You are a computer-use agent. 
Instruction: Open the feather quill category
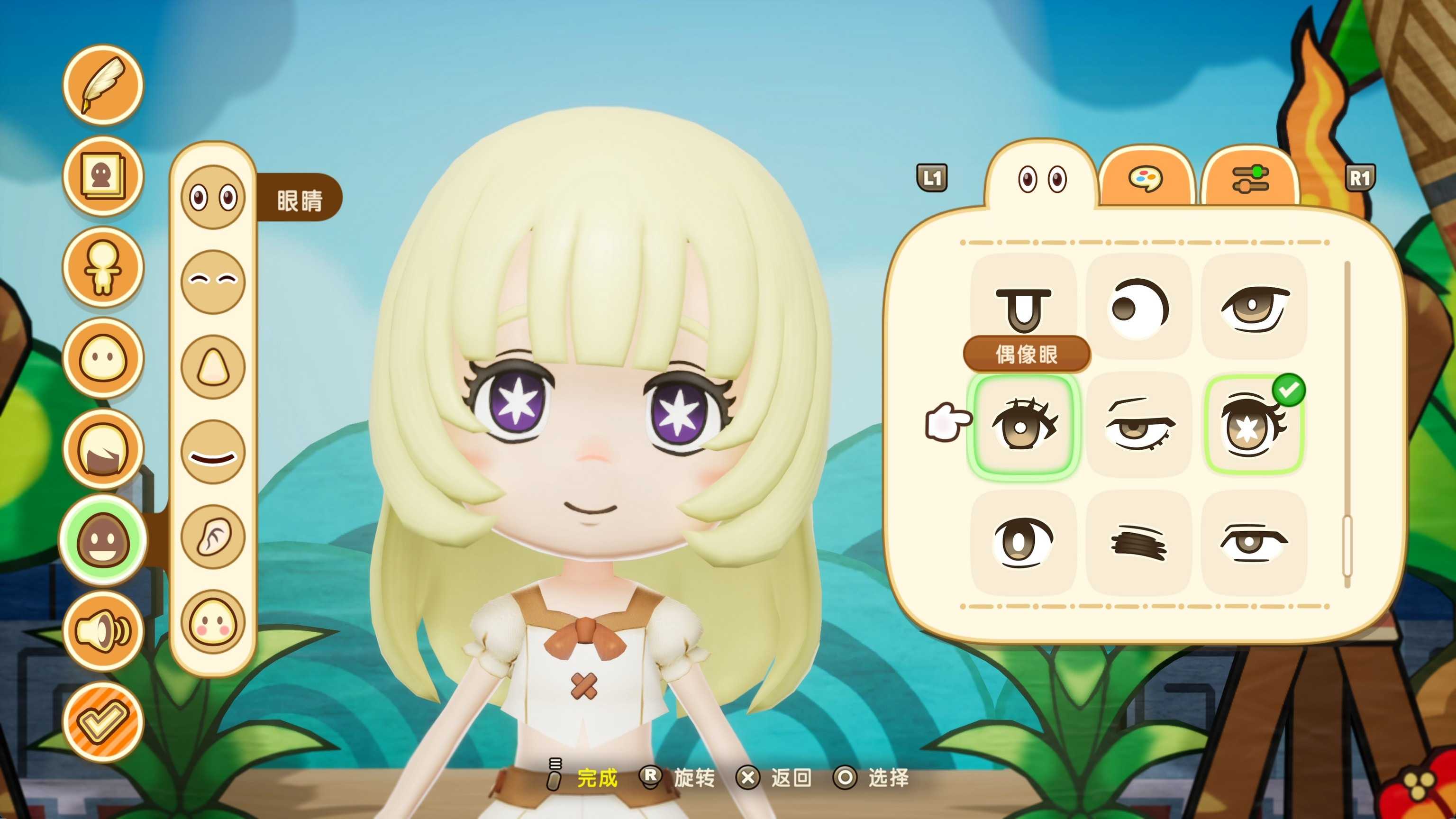(103, 85)
